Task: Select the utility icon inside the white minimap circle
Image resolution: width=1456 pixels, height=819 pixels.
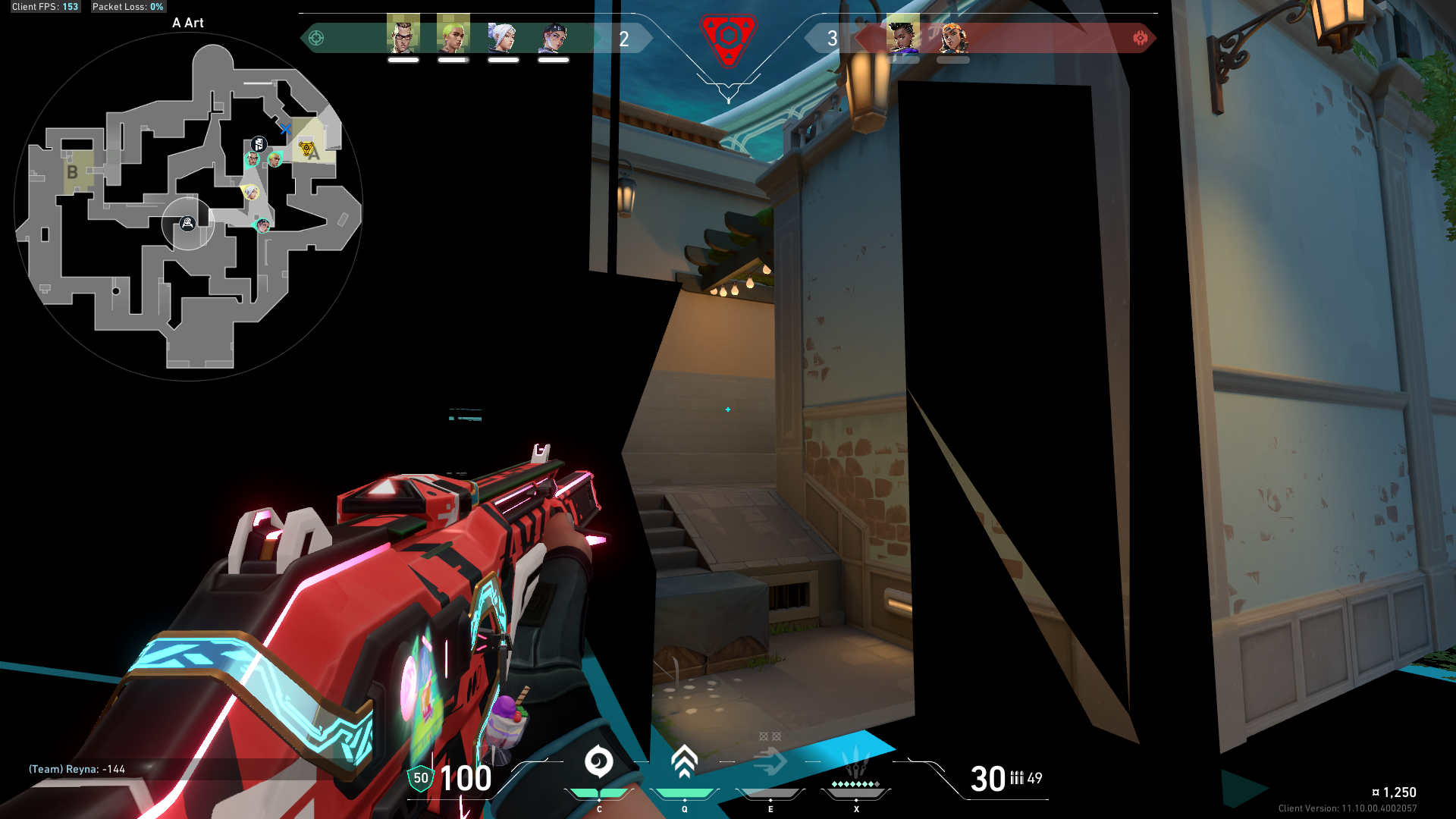Action: [187, 223]
